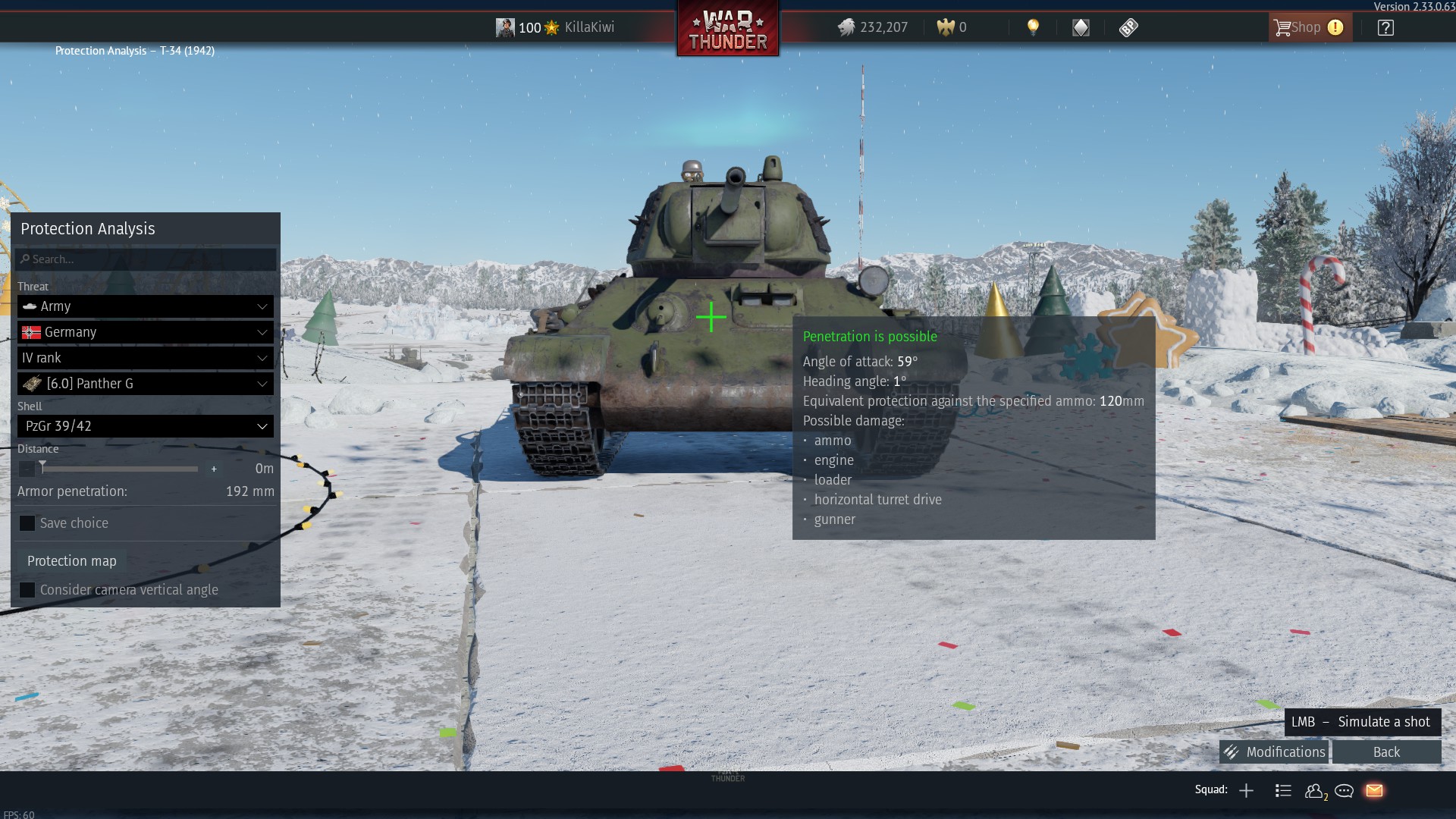Click the help question mark icon
Image resolution: width=1456 pixels, height=819 pixels.
[1386, 27]
